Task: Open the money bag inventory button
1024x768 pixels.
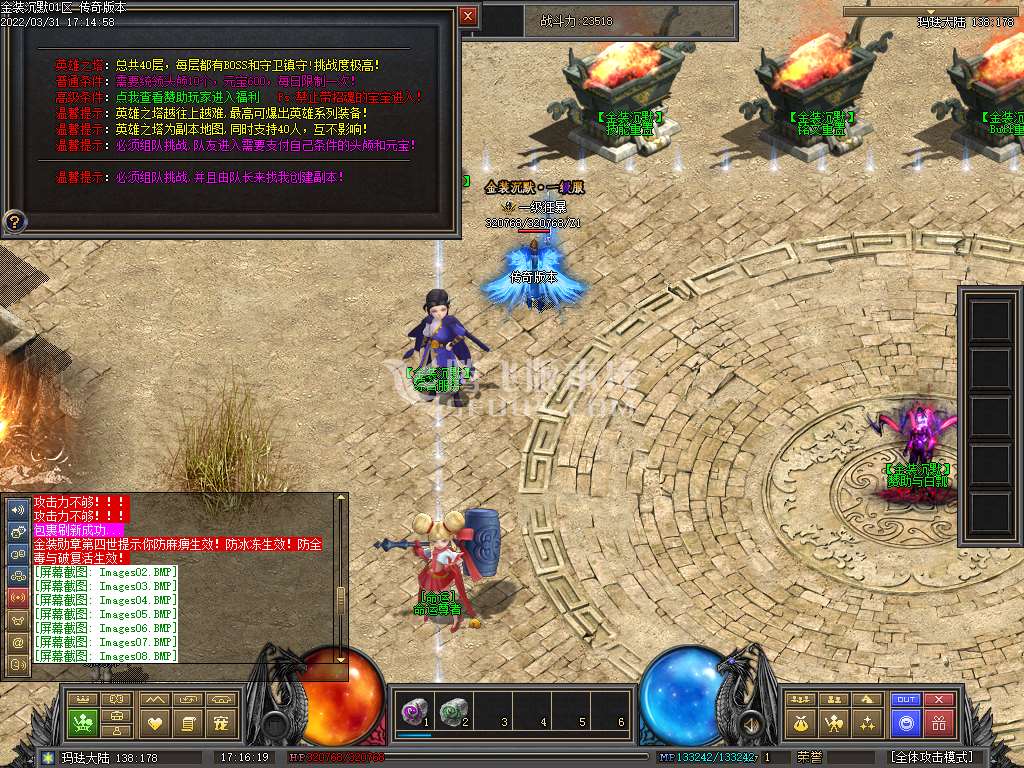Action: (799, 722)
